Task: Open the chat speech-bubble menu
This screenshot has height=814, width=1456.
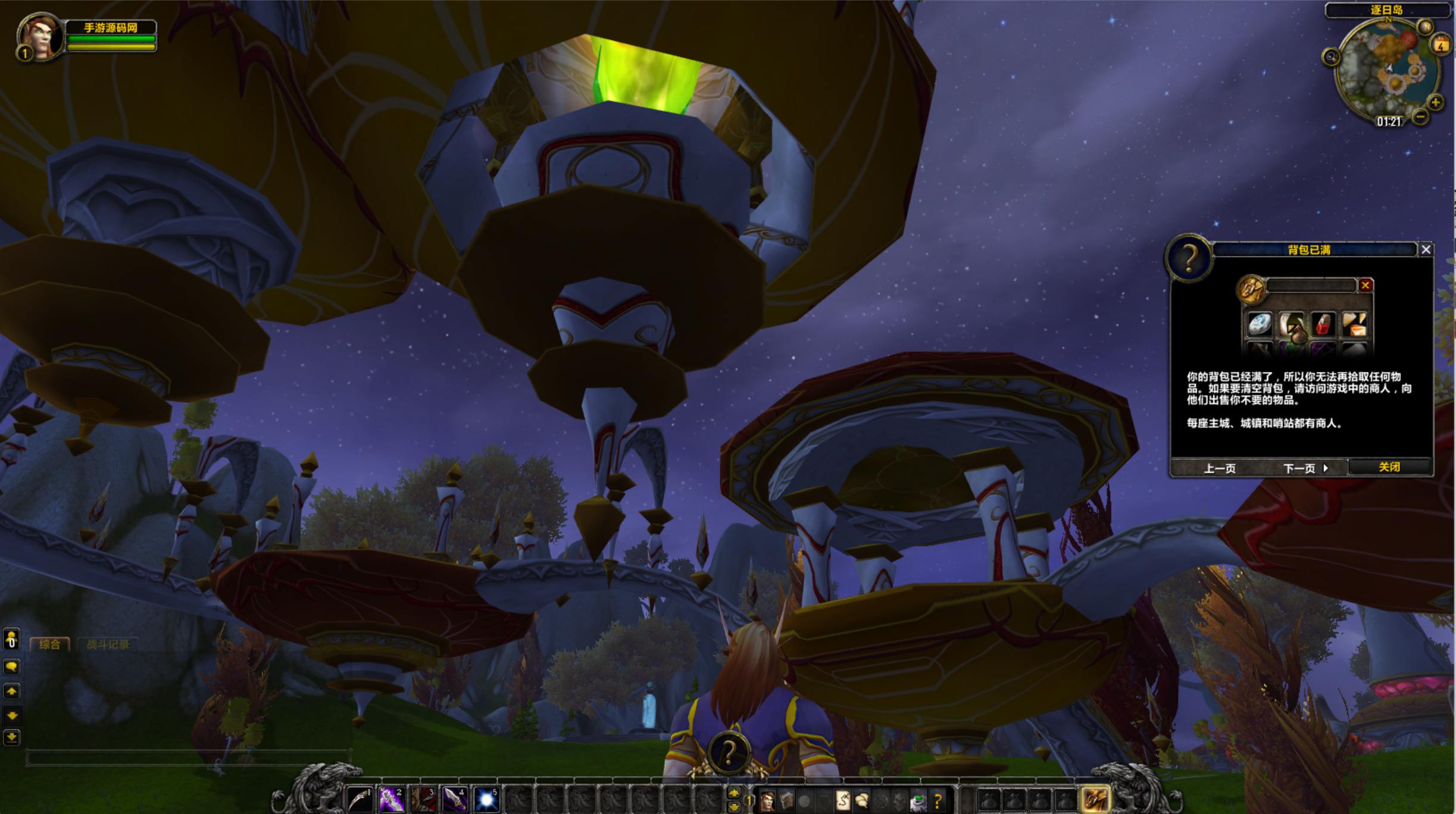Action: click(11, 666)
